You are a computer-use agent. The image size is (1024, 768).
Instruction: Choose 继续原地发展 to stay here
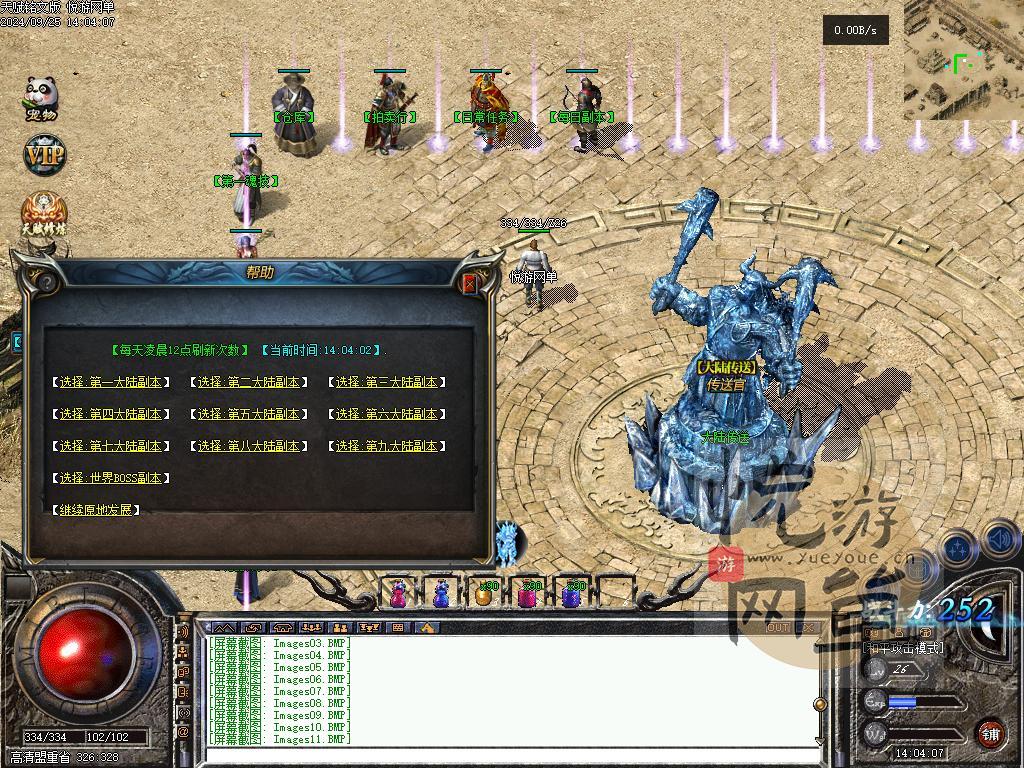95,510
